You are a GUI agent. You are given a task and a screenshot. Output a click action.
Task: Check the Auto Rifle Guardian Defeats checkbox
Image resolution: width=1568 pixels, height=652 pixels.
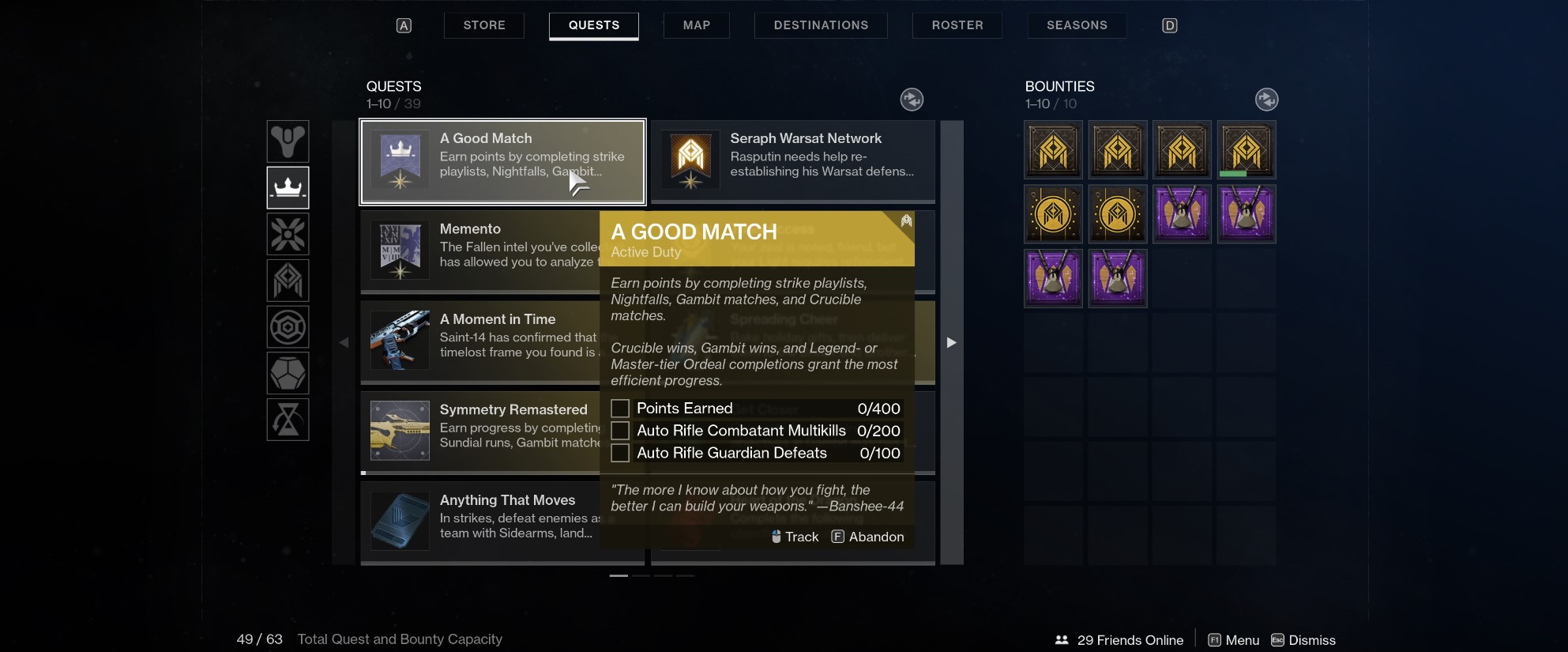(621, 453)
